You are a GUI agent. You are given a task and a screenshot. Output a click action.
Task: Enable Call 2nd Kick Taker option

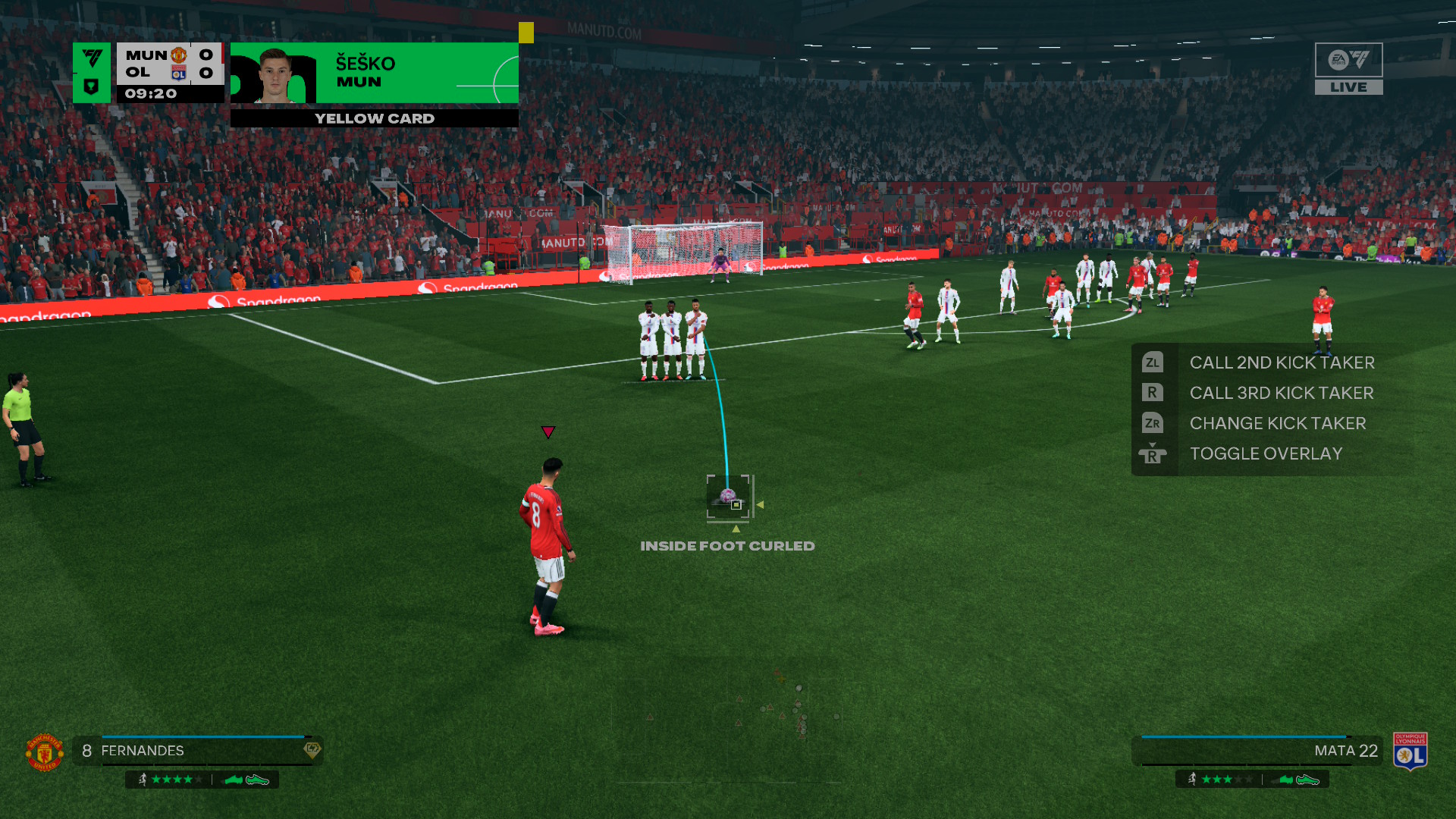(1283, 362)
